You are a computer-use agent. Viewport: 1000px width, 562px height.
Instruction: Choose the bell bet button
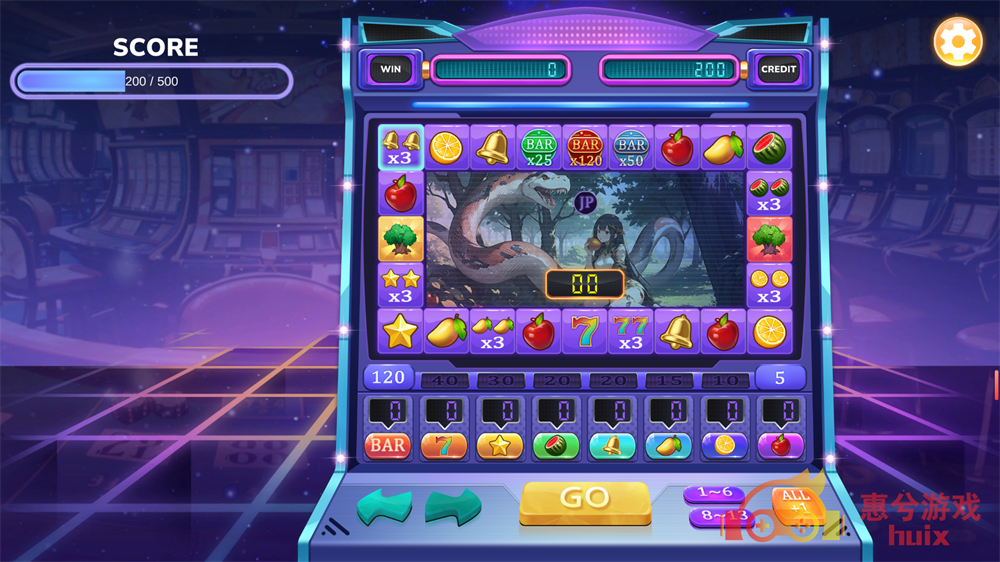point(612,445)
